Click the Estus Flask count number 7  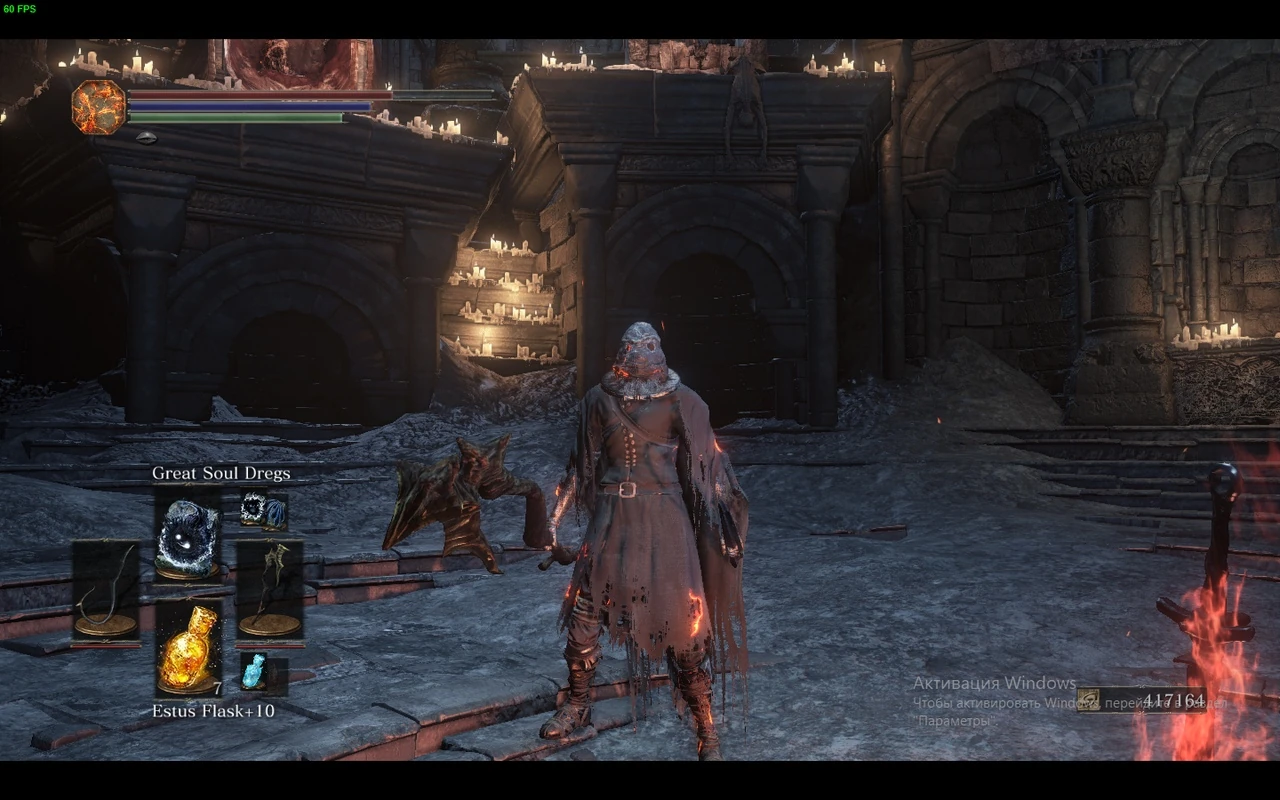tap(217, 689)
